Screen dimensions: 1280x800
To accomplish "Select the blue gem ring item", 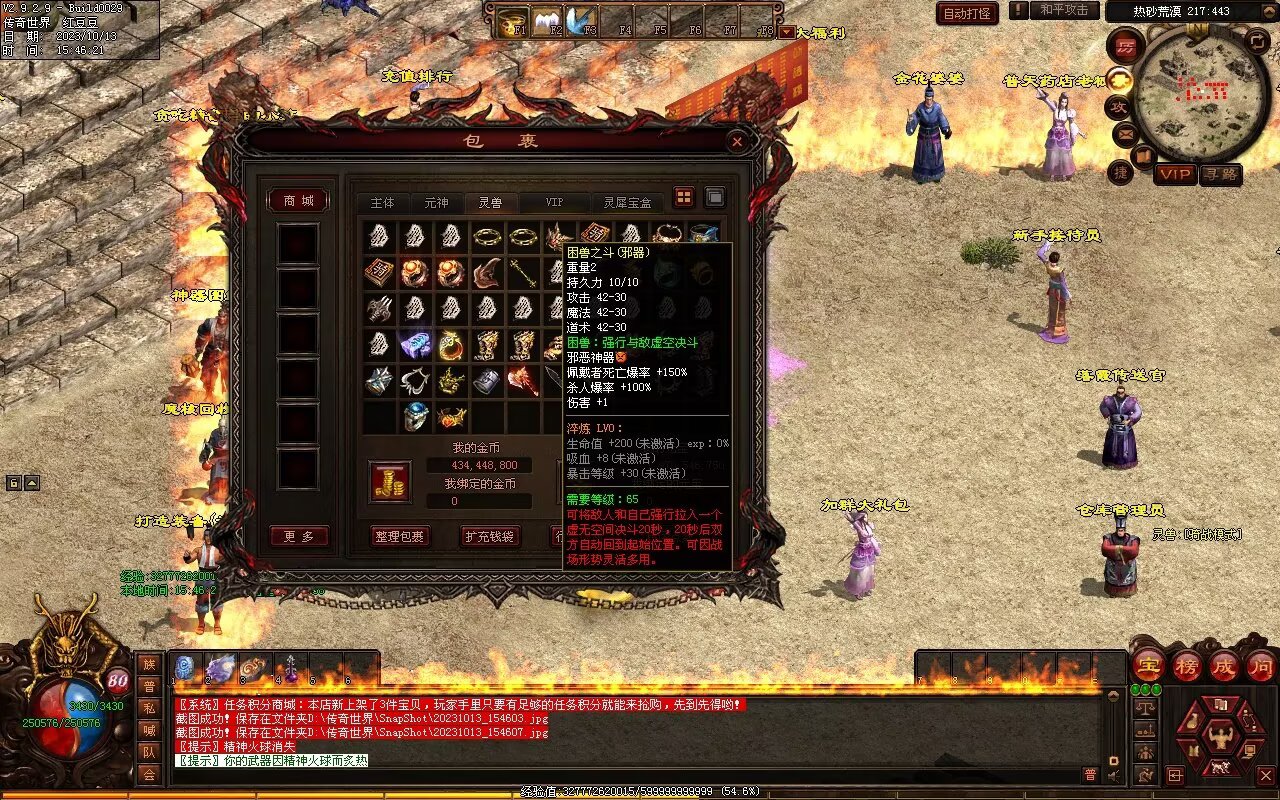I will (416, 415).
